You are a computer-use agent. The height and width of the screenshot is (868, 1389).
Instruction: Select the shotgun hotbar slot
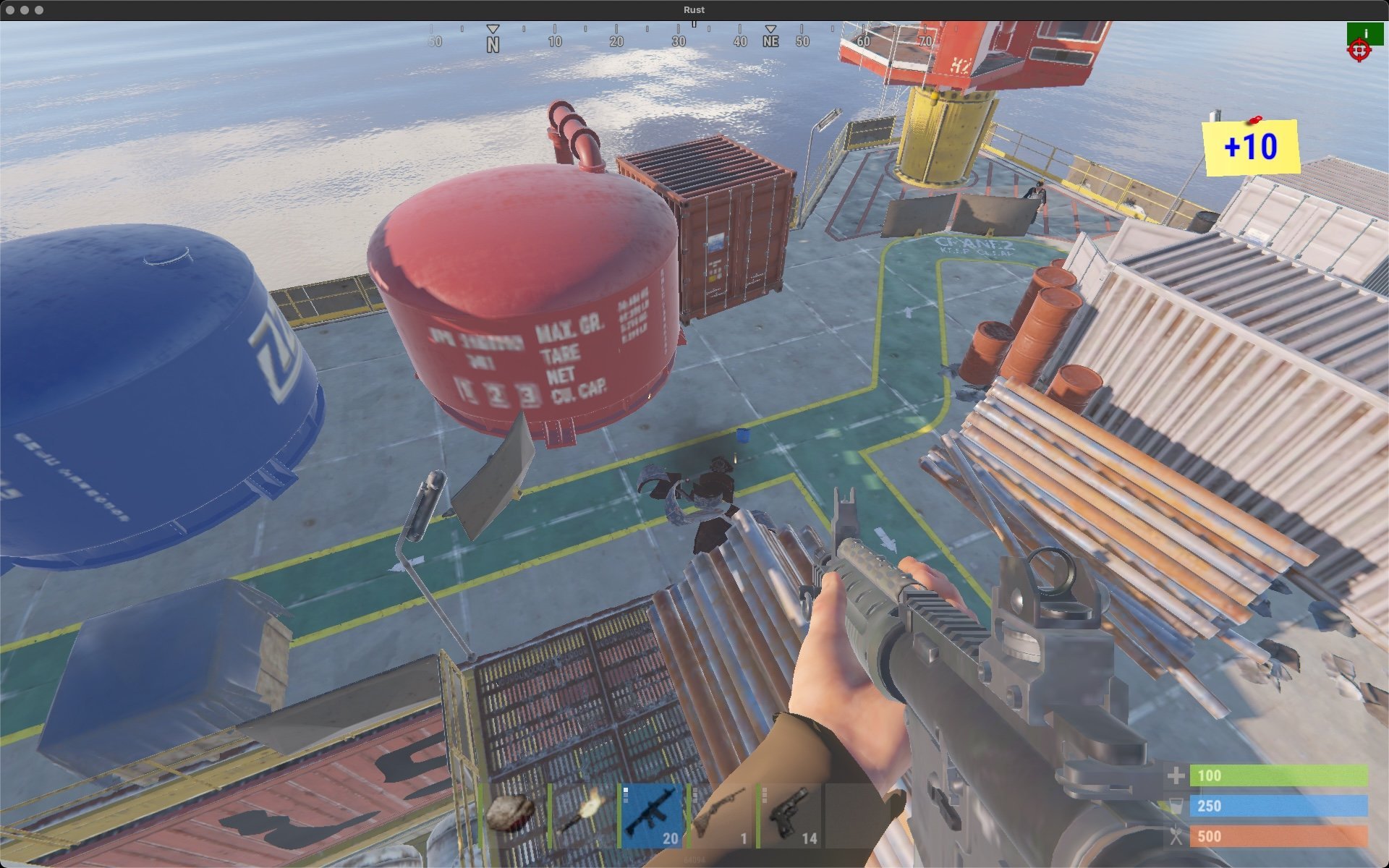pyautogui.click(x=721, y=815)
